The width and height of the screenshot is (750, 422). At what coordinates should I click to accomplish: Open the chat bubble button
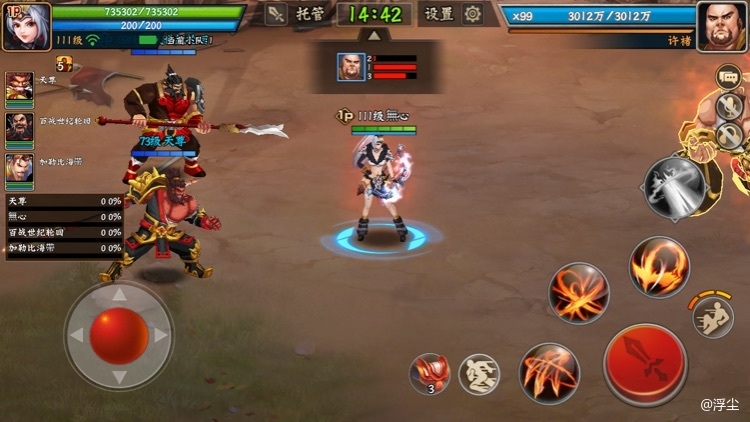click(x=729, y=77)
